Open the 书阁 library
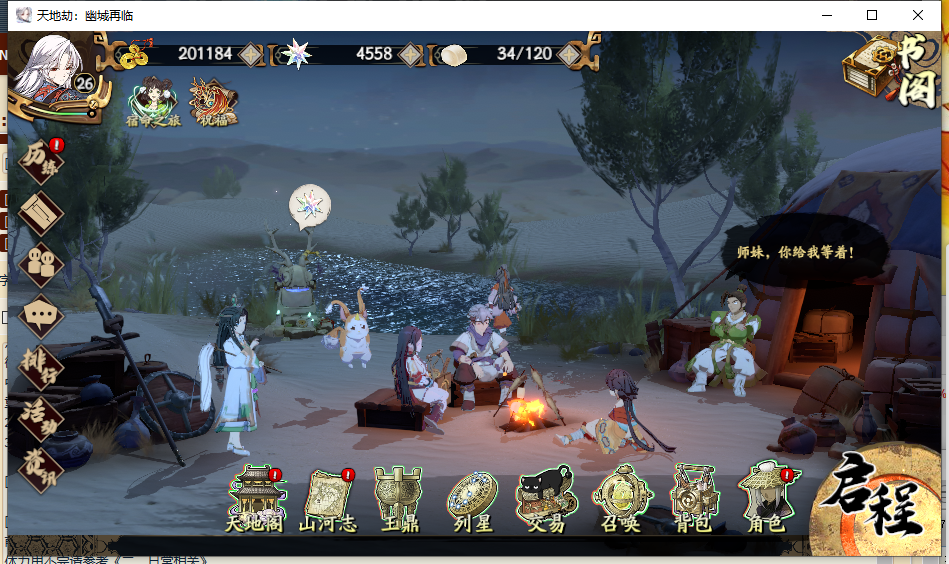949x564 pixels. point(892,71)
